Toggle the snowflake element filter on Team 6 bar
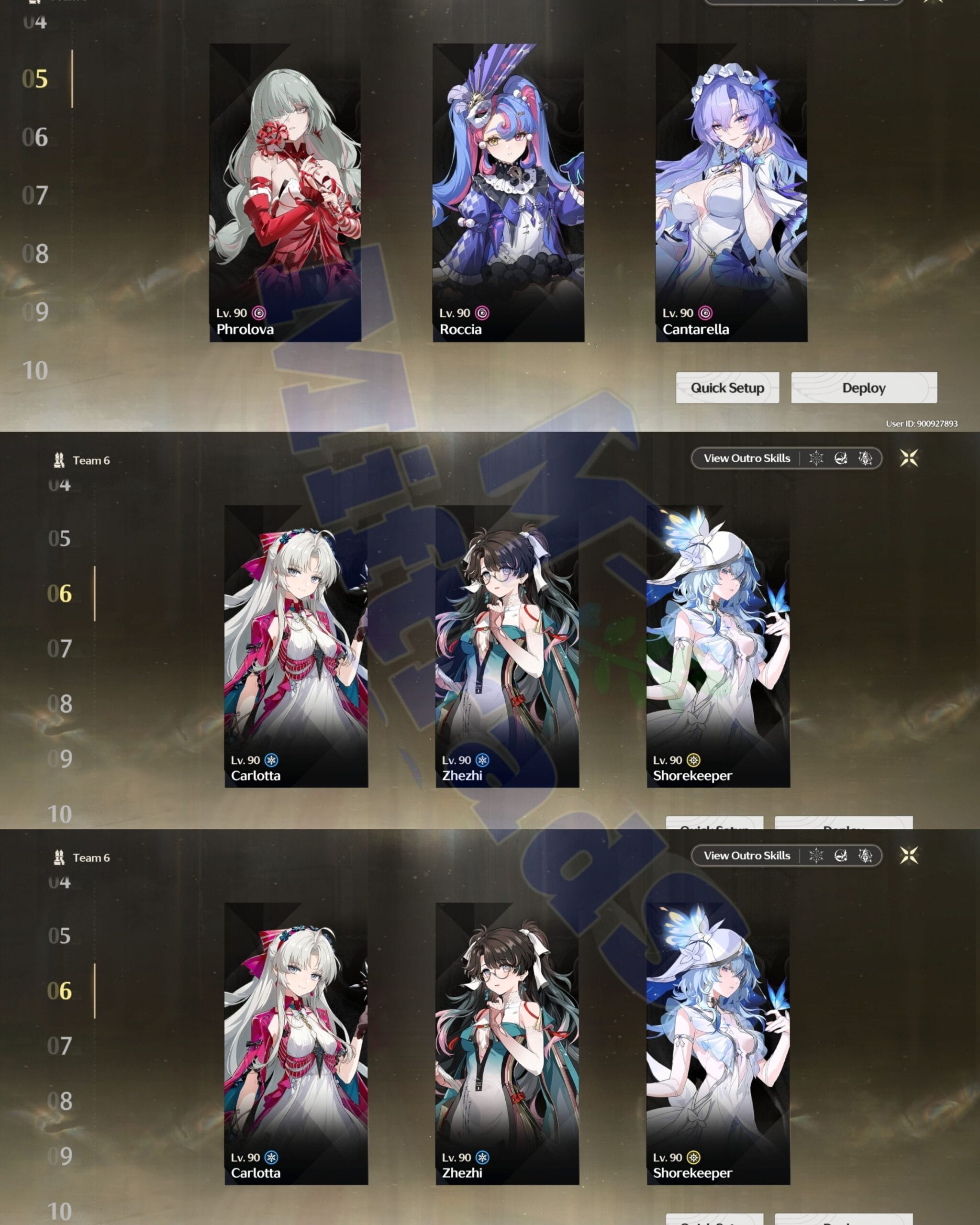Viewport: 980px width, 1225px height. click(816, 458)
